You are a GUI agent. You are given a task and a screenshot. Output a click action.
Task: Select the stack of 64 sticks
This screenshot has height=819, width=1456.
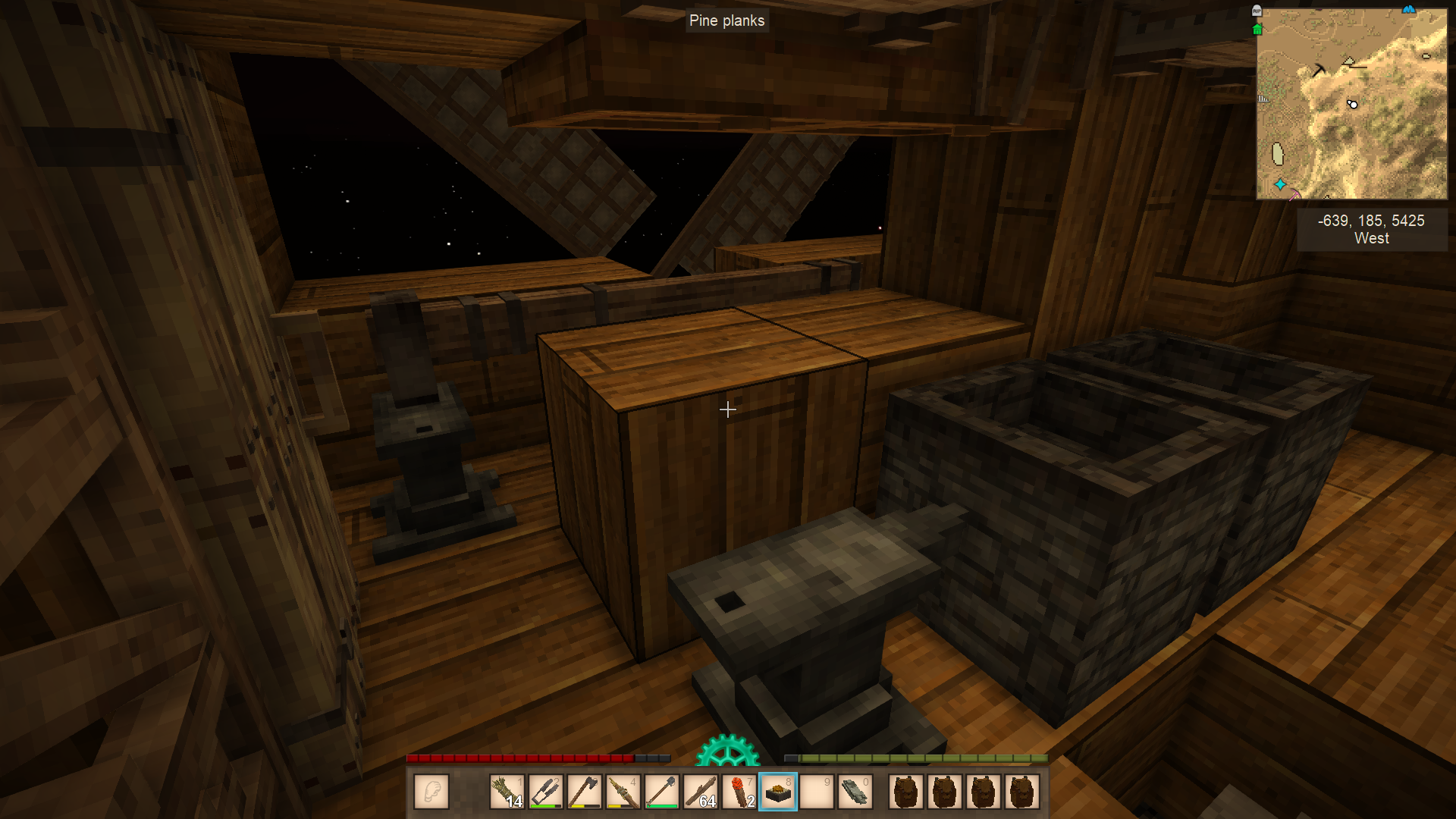pyautogui.click(x=700, y=792)
